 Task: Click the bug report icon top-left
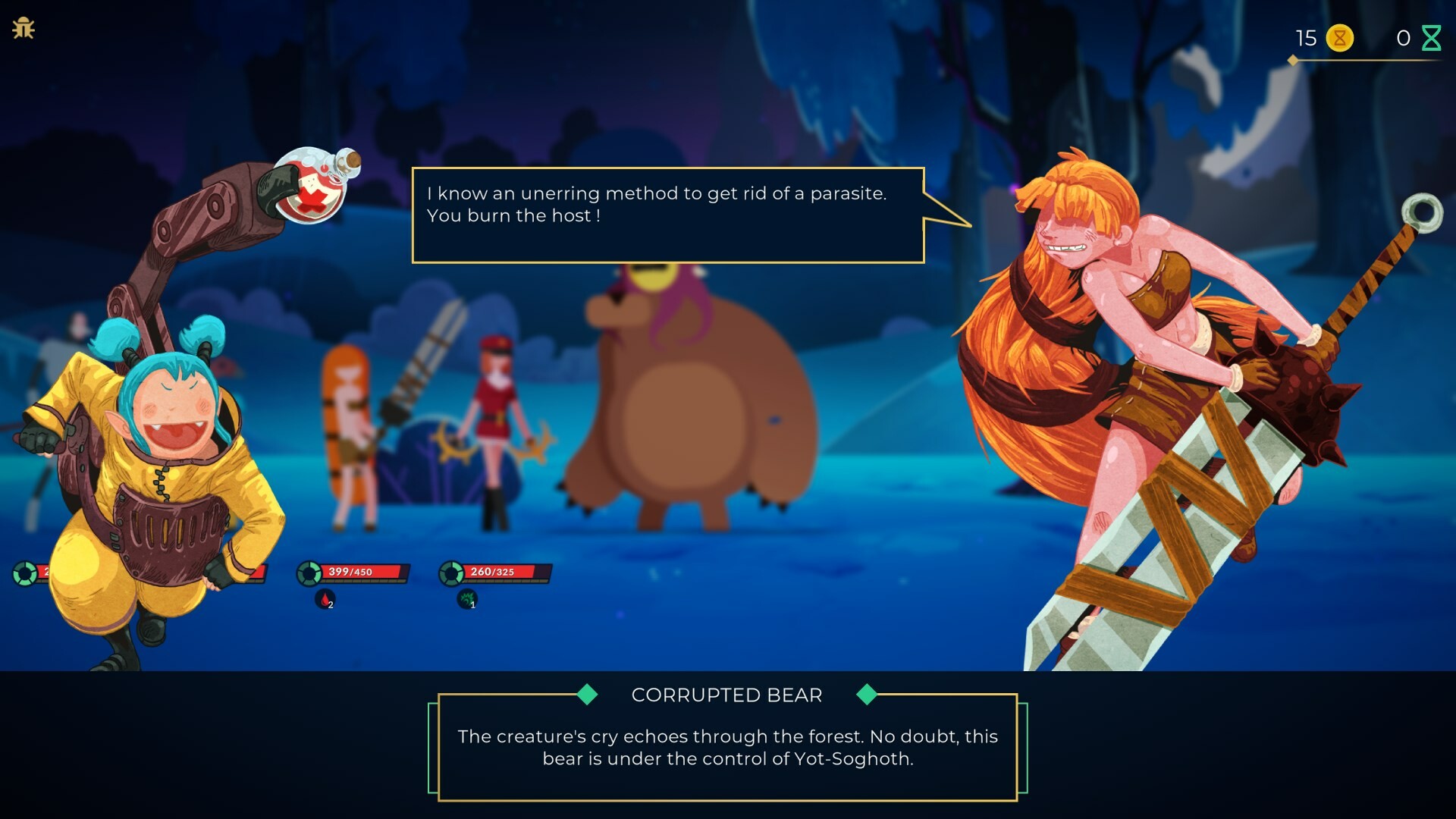tap(25, 28)
